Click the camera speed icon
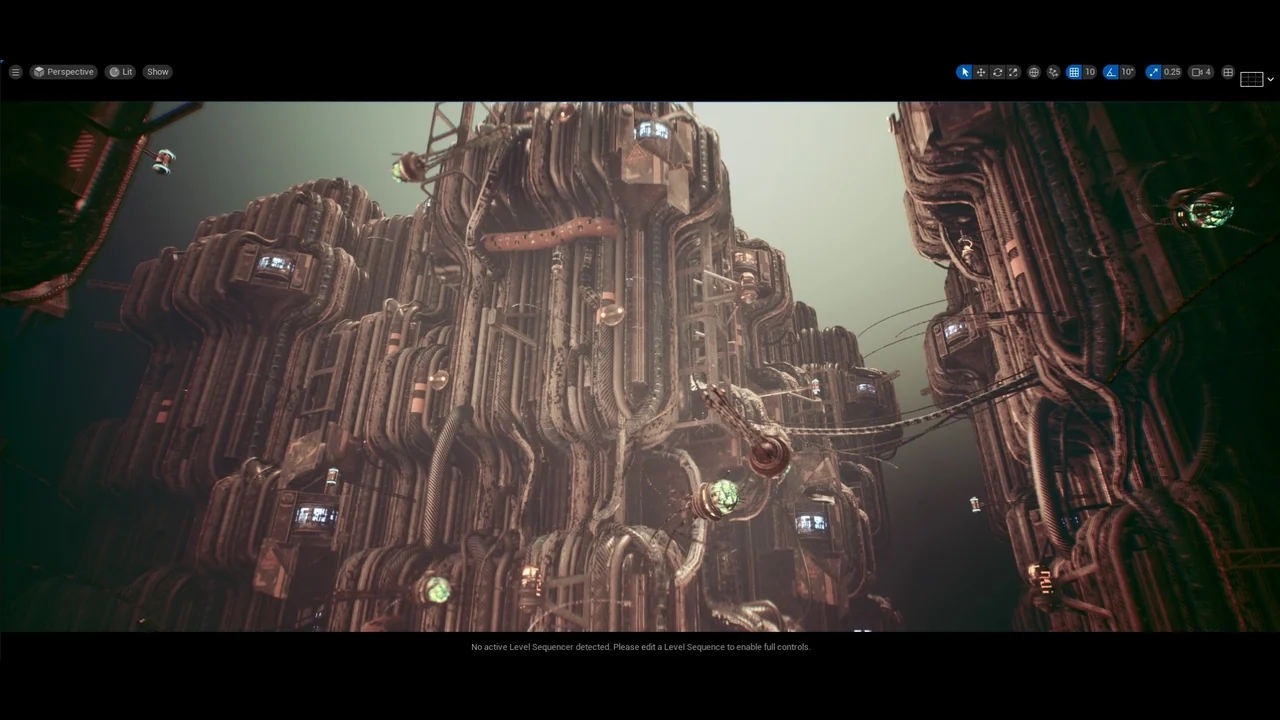Screen dimensions: 1280x720 [x=1196, y=71]
